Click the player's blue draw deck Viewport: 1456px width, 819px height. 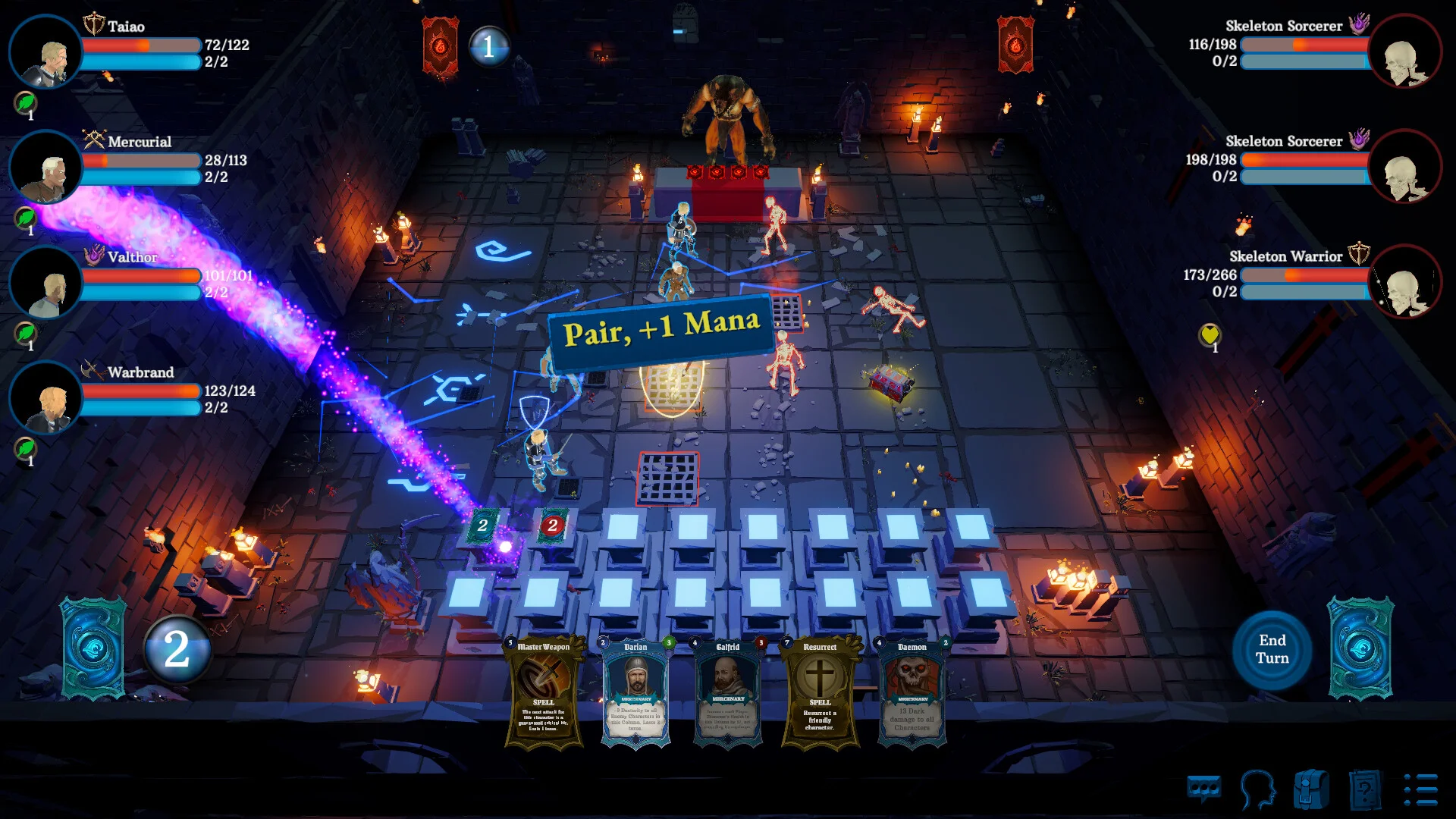tap(93, 648)
